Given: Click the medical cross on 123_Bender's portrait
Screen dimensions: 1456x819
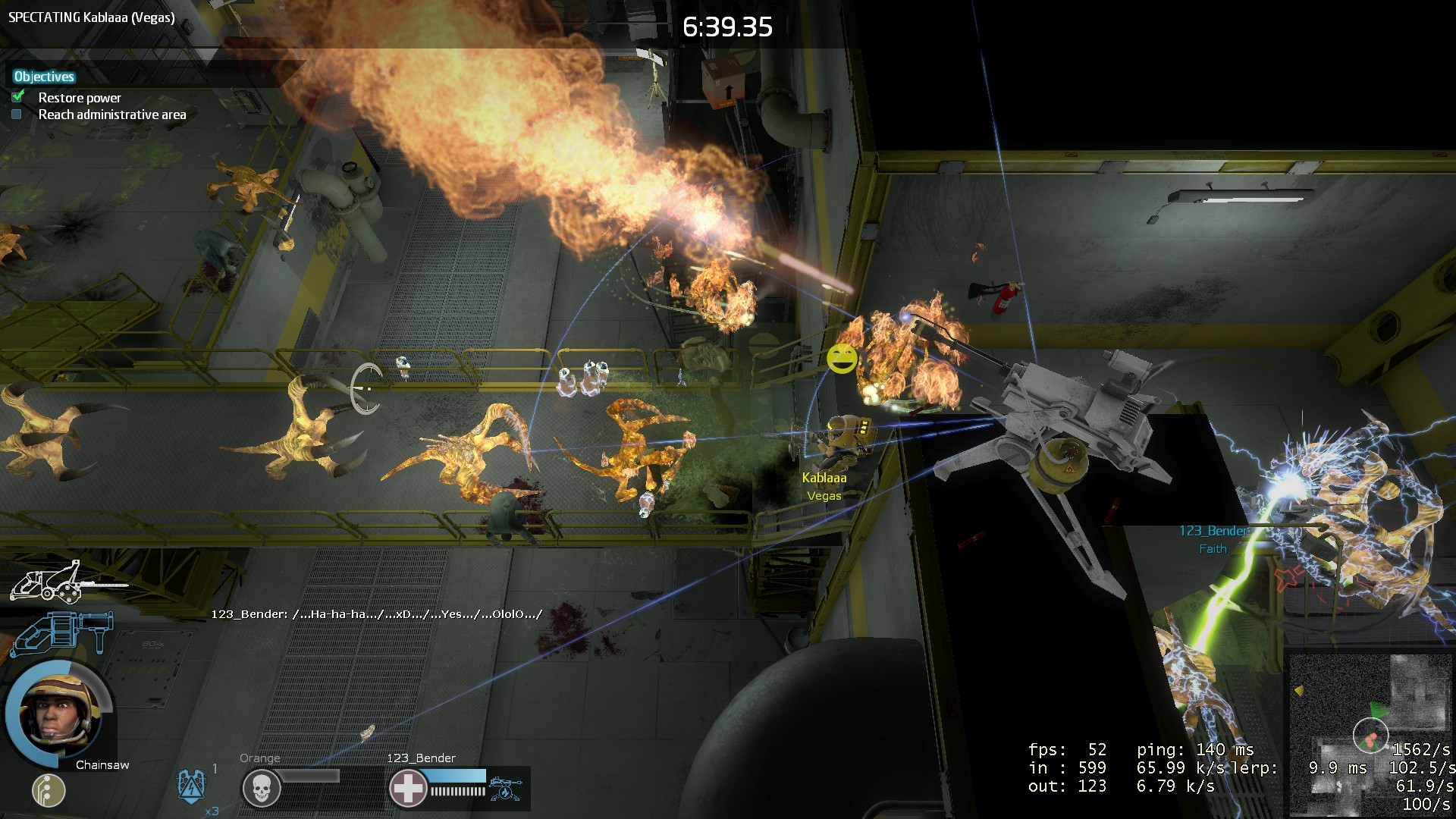Looking at the screenshot, I should pos(409,786).
